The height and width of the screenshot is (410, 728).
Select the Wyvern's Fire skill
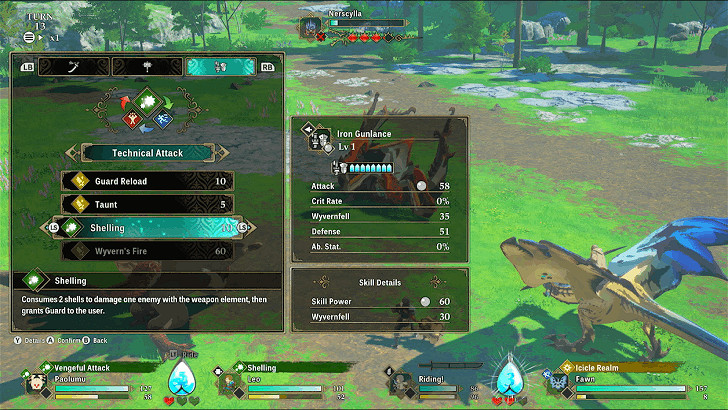(148, 251)
